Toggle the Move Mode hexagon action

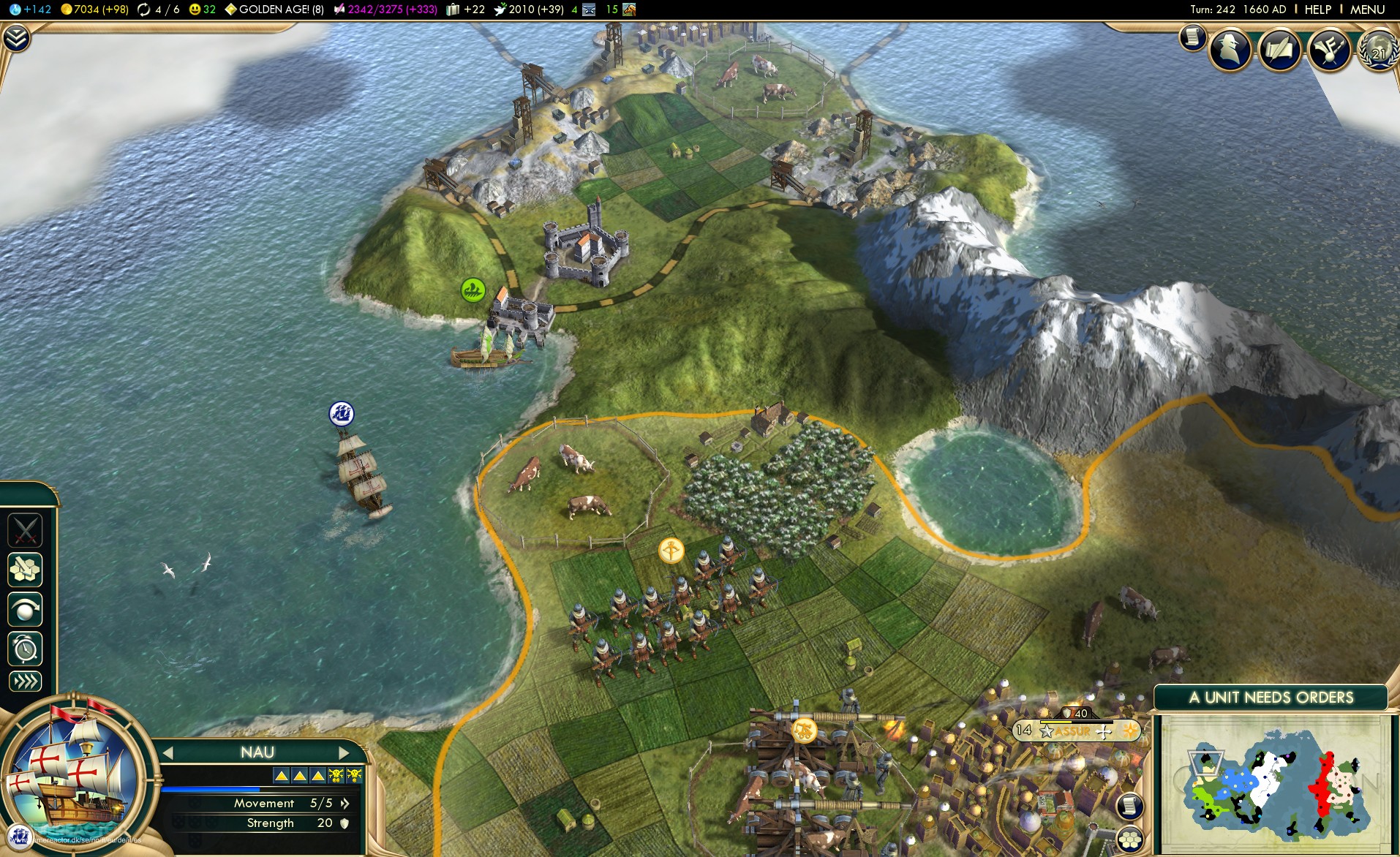pyautogui.click(x=25, y=570)
